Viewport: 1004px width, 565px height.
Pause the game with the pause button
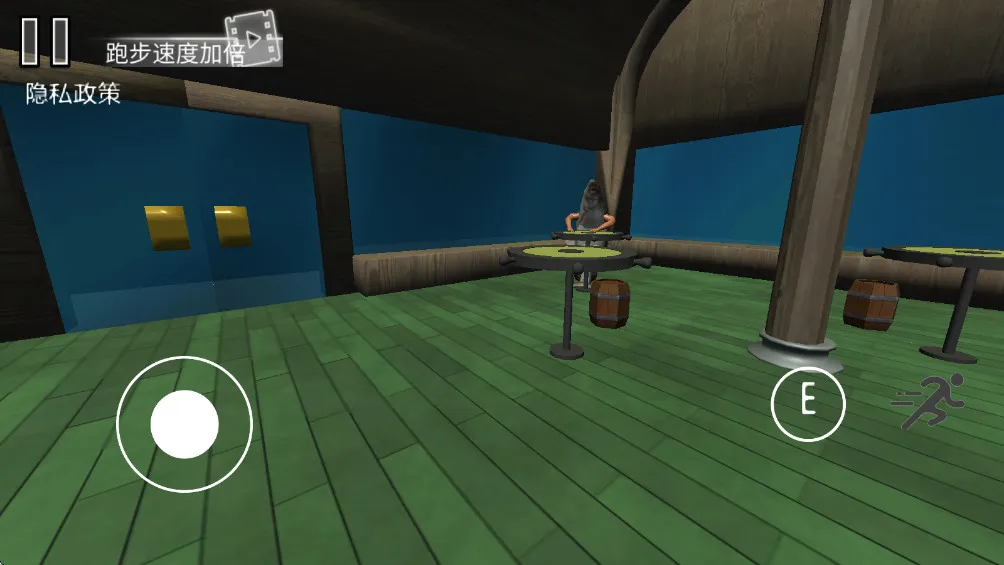(x=46, y=41)
